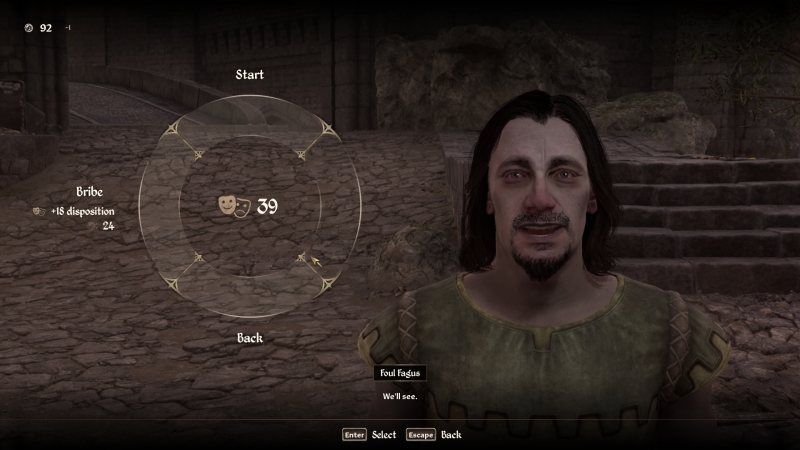
Task: Select the Bribe option
Action: coord(90,192)
